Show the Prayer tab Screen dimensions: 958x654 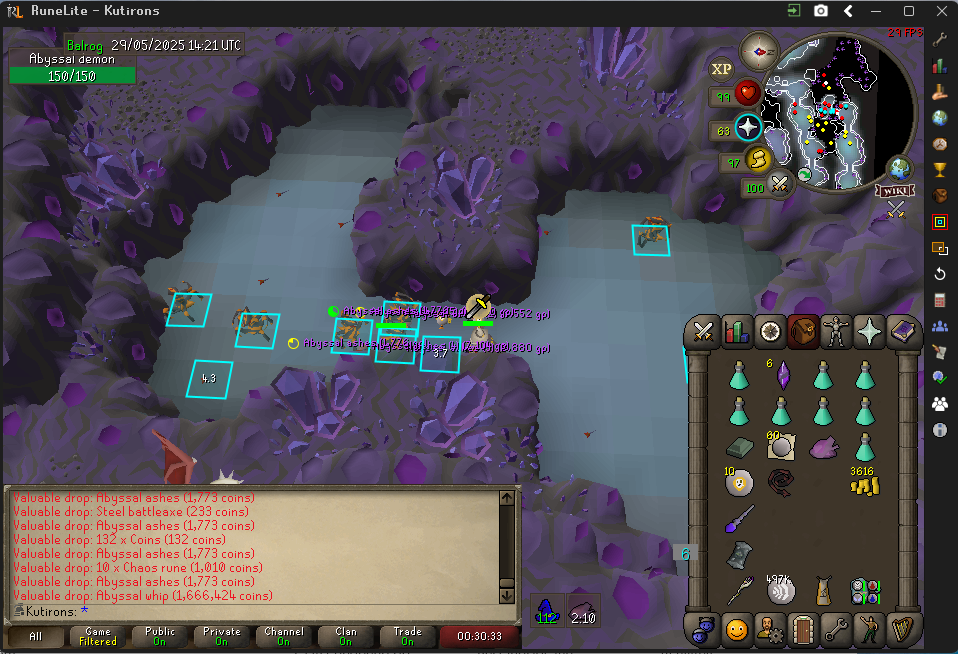pyautogui.click(x=869, y=331)
